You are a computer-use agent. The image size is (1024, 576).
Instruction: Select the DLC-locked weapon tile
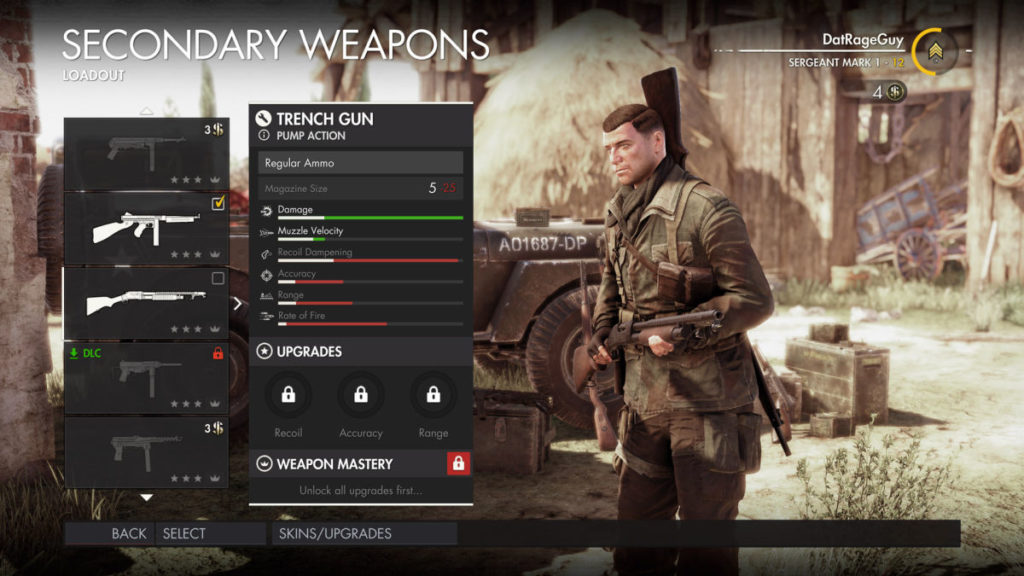(x=146, y=377)
